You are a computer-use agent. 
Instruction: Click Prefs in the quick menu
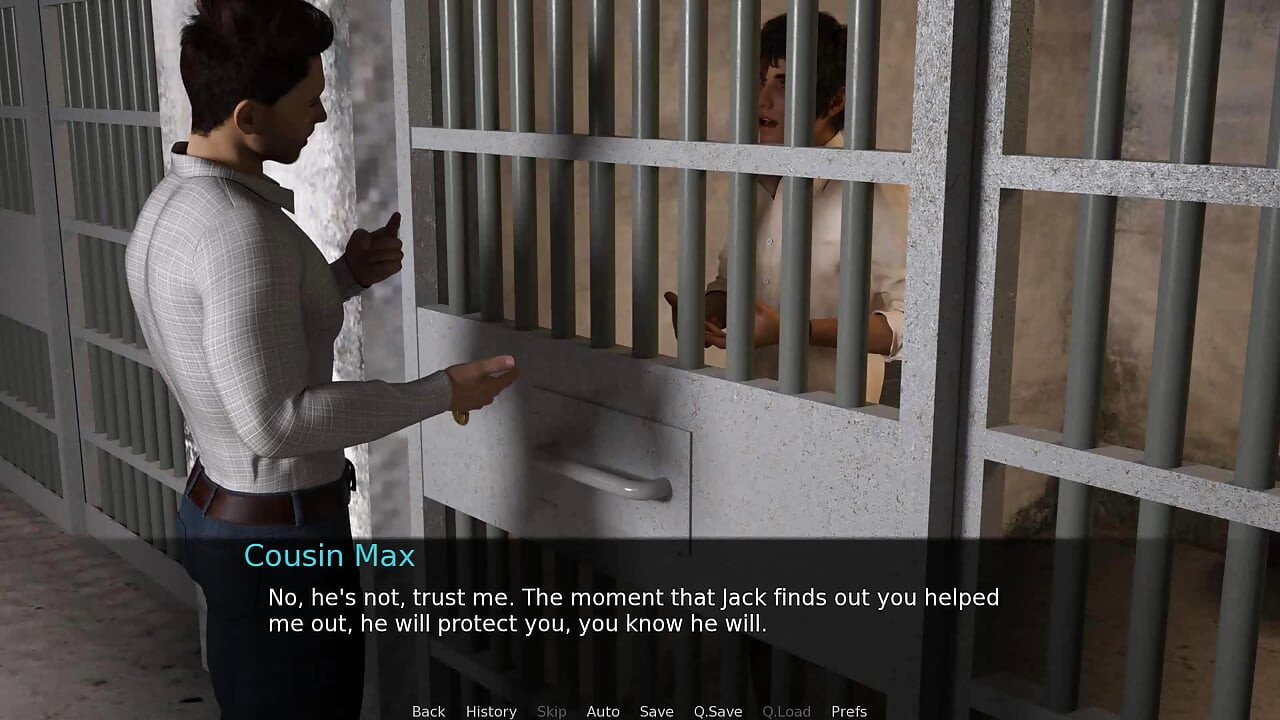tap(849, 711)
